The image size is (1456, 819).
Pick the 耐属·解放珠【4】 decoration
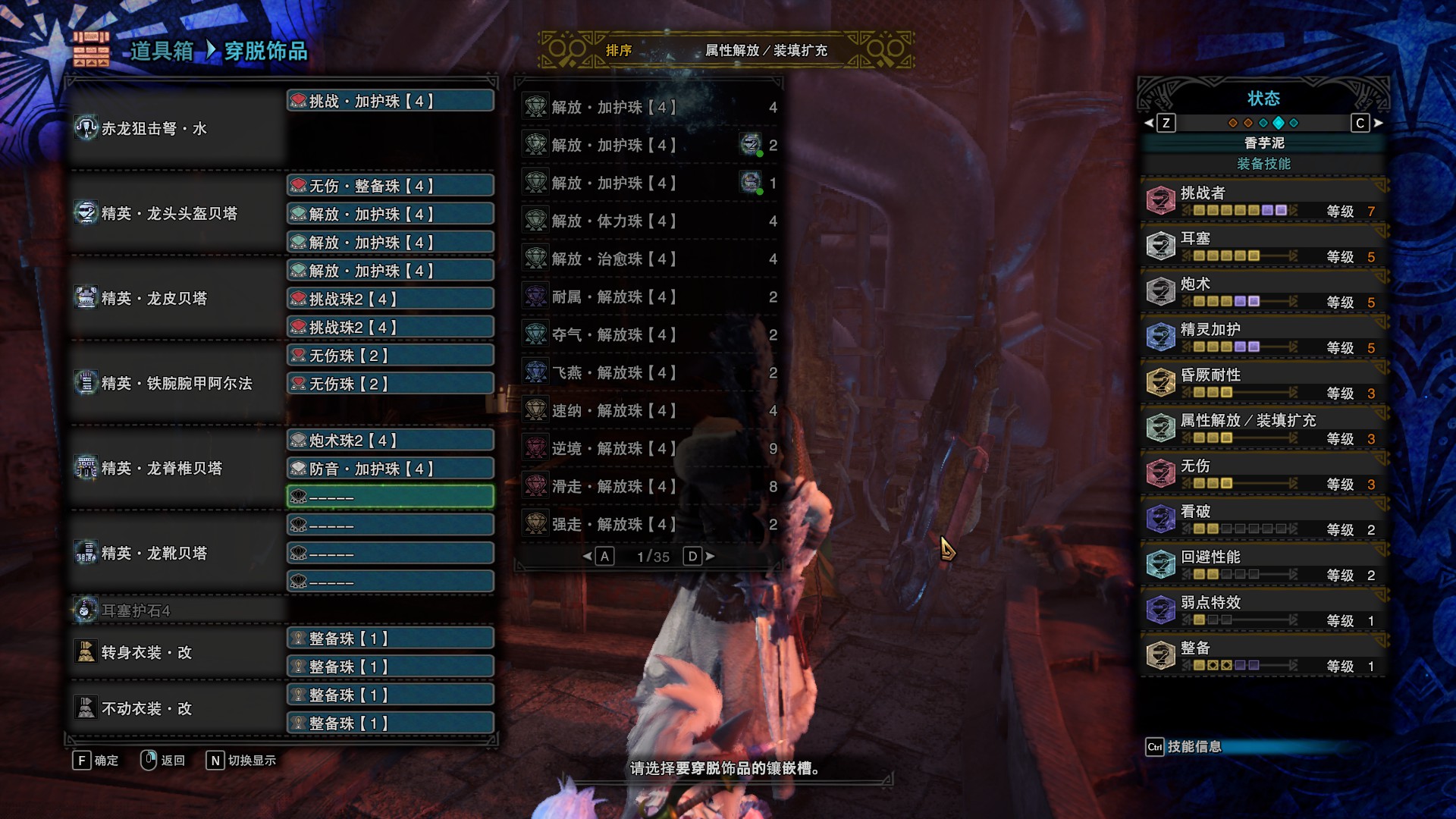click(x=649, y=297)
